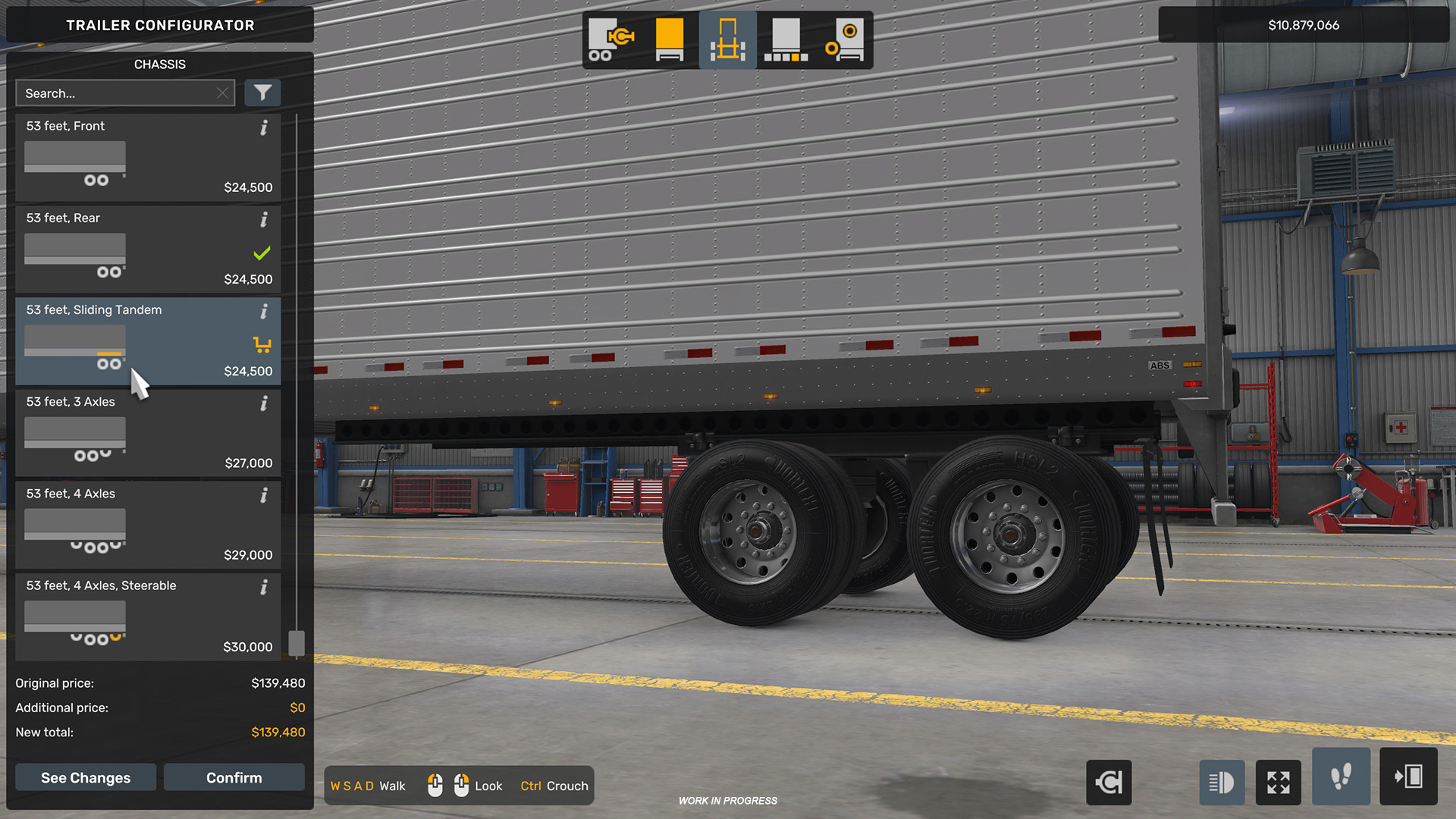Screen dimensions: 1456x819
Task: Pick the 53 feet, Sliding Tandem chassis
Action: (148, 341)
